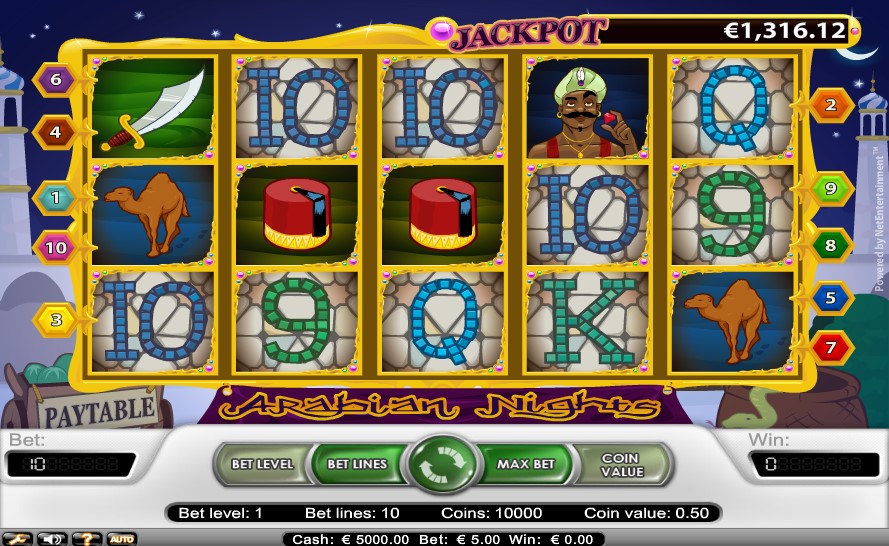
Task: Select bet line 9 marker
Action: point(831,187)
